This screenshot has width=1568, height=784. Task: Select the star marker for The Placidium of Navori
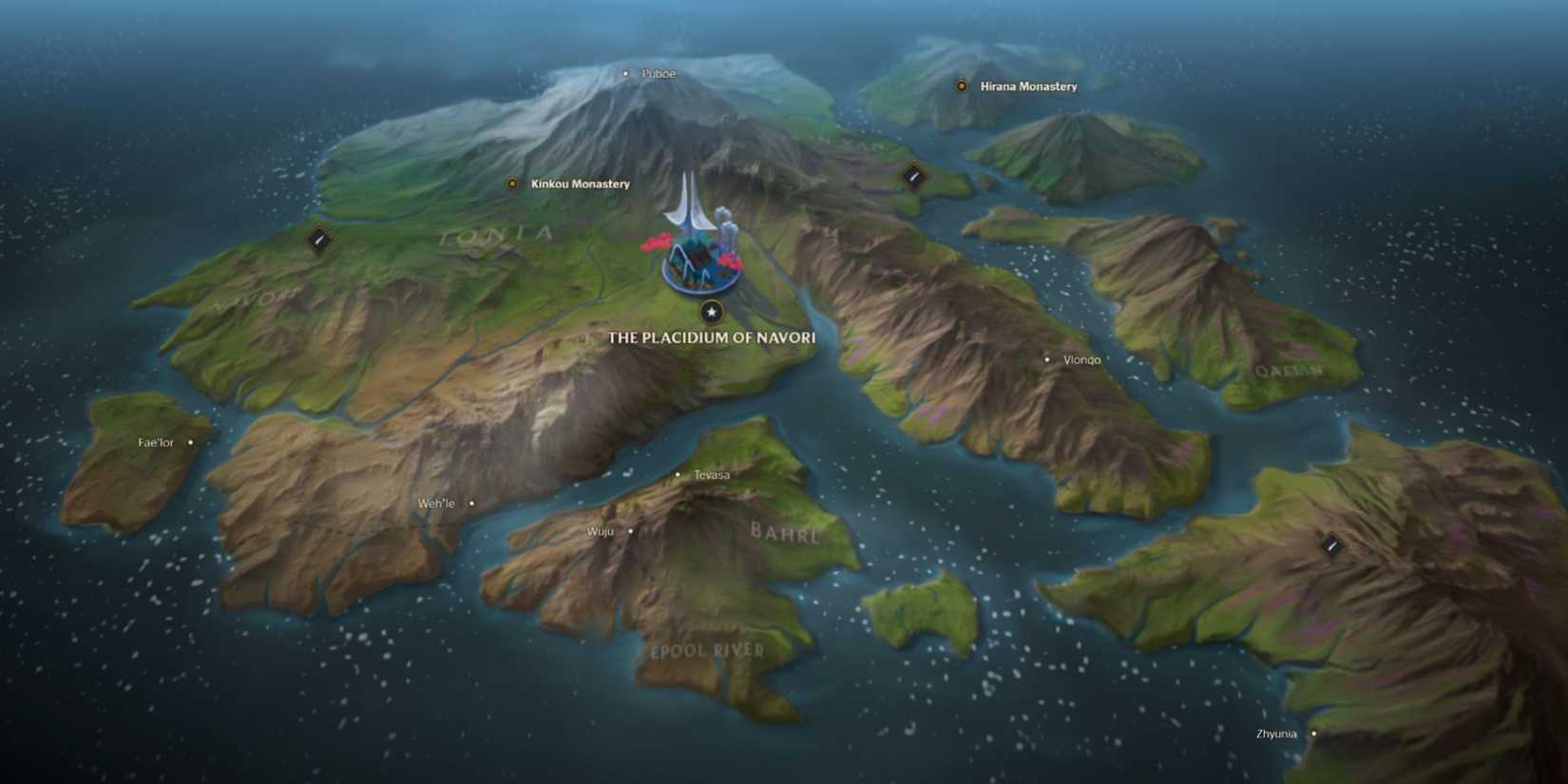[x=711, y=312]
